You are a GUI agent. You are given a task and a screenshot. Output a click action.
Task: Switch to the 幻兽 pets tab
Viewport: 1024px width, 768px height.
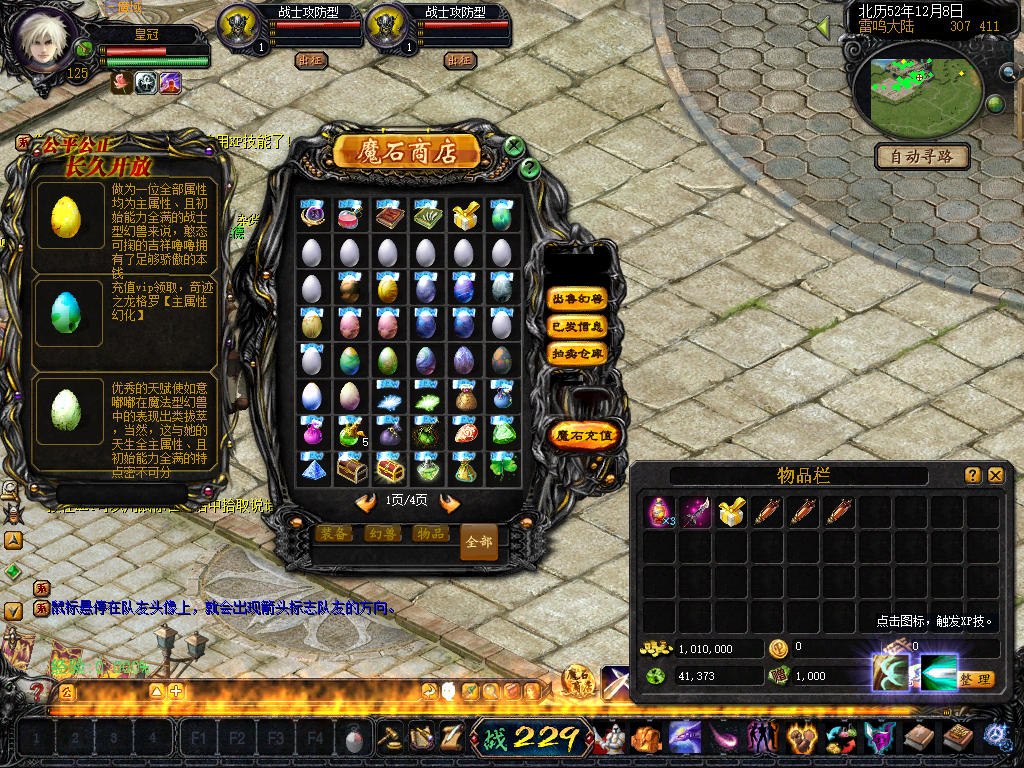[382, 534]
